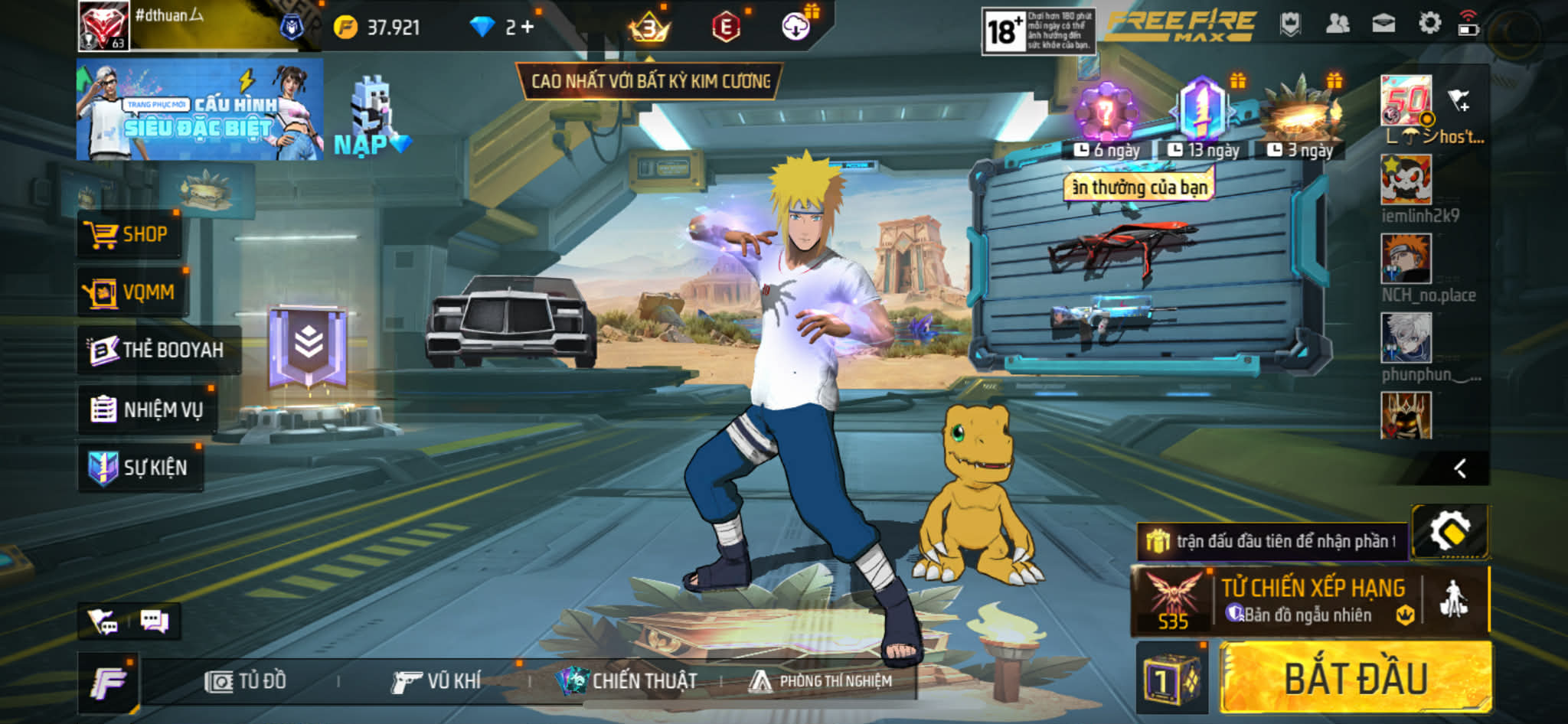Collapse the friends sidebar arrow
Screen dimensions: 1568x724
pos(1460,468)
